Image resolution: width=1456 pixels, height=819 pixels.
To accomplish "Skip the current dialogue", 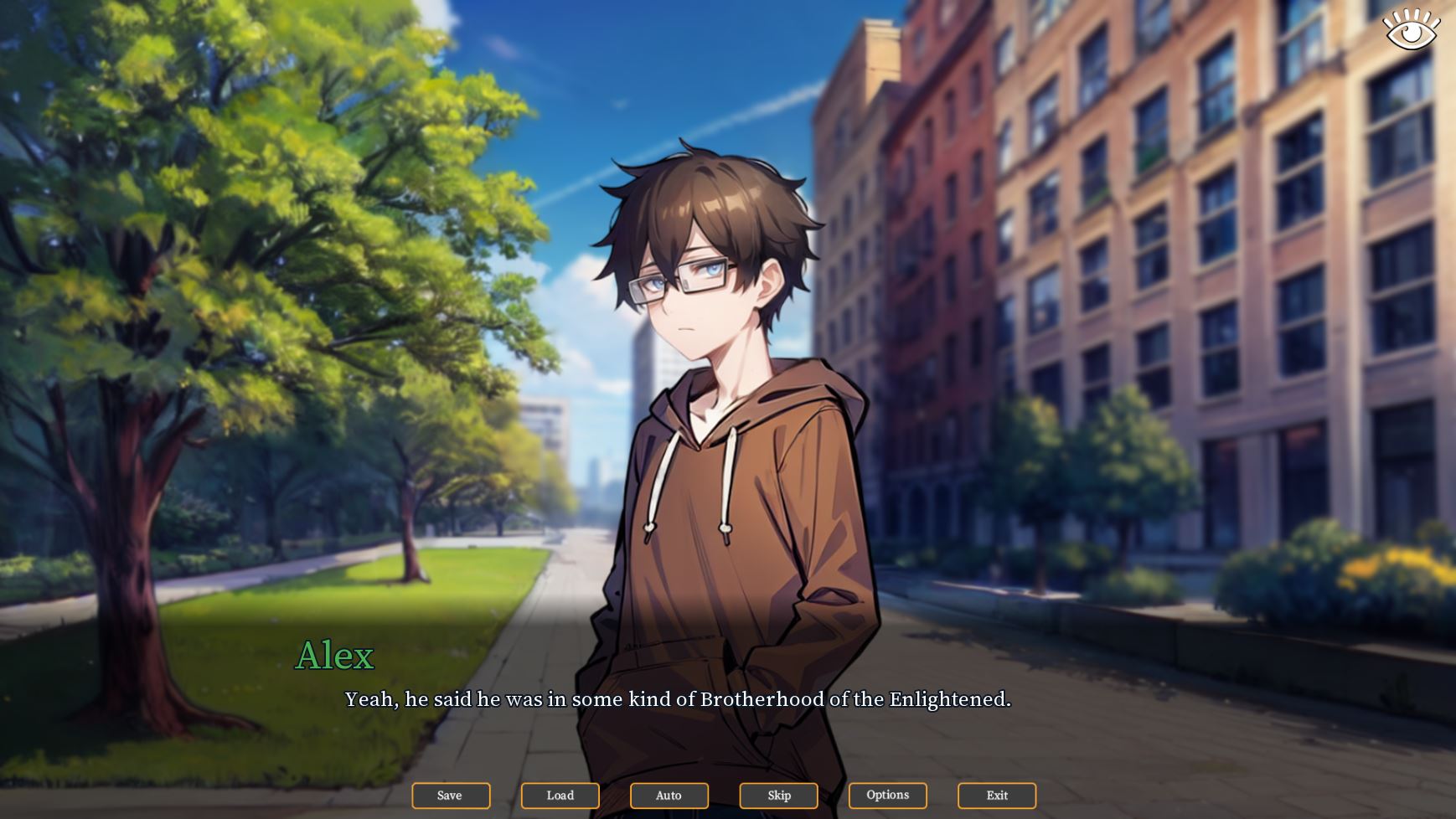I will pos(778,796).
